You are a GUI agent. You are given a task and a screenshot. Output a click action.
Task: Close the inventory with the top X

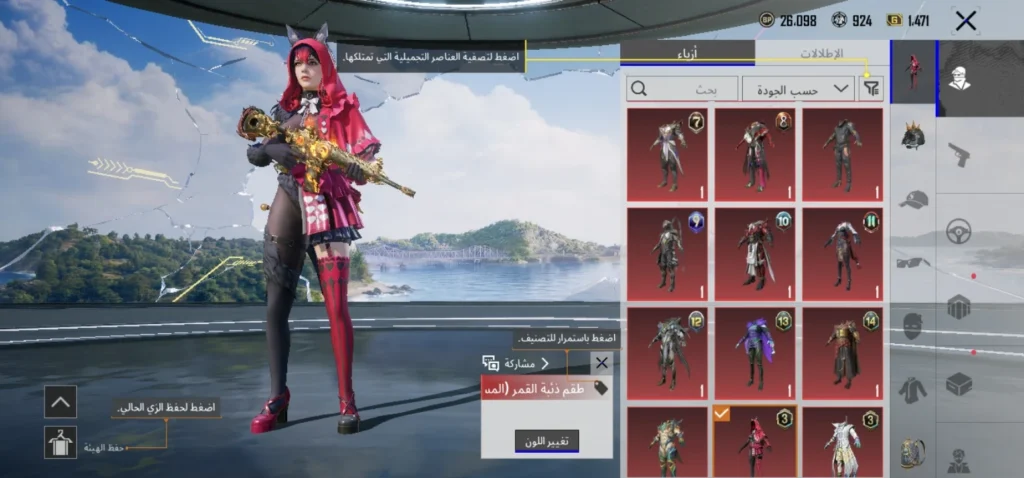[x=965, y=20]
